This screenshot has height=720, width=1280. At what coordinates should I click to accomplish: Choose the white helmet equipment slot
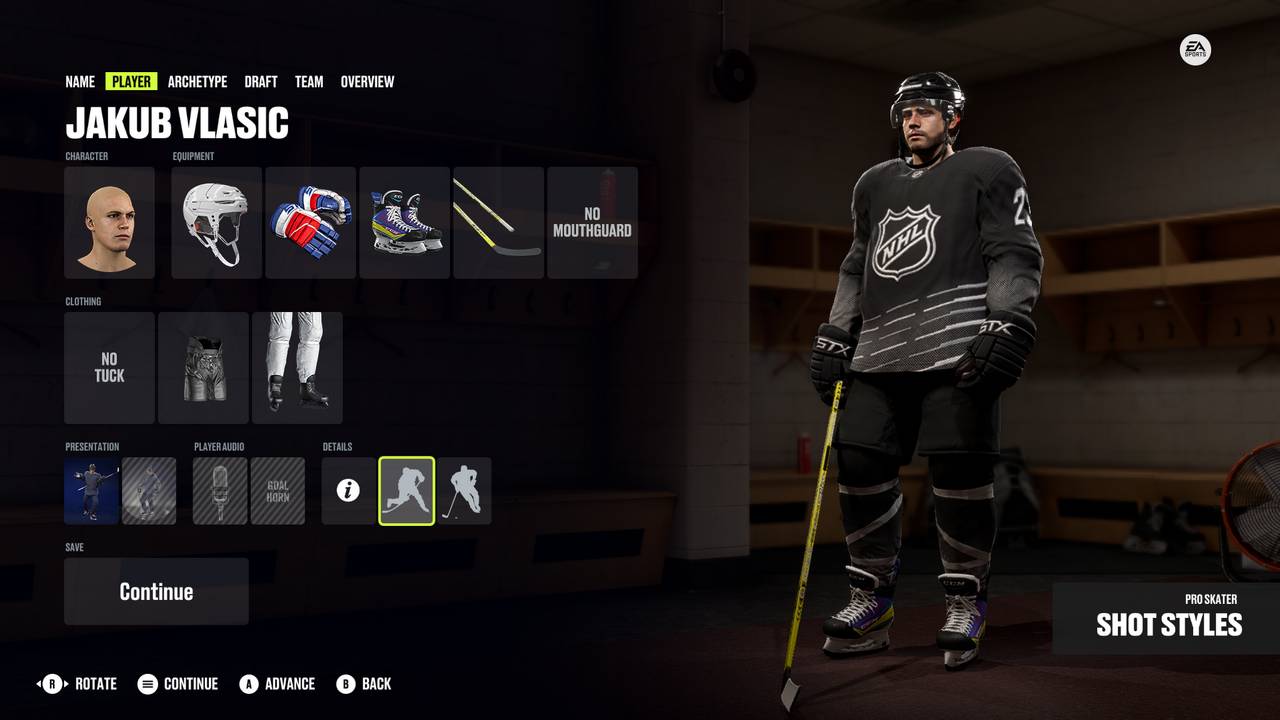216,222
